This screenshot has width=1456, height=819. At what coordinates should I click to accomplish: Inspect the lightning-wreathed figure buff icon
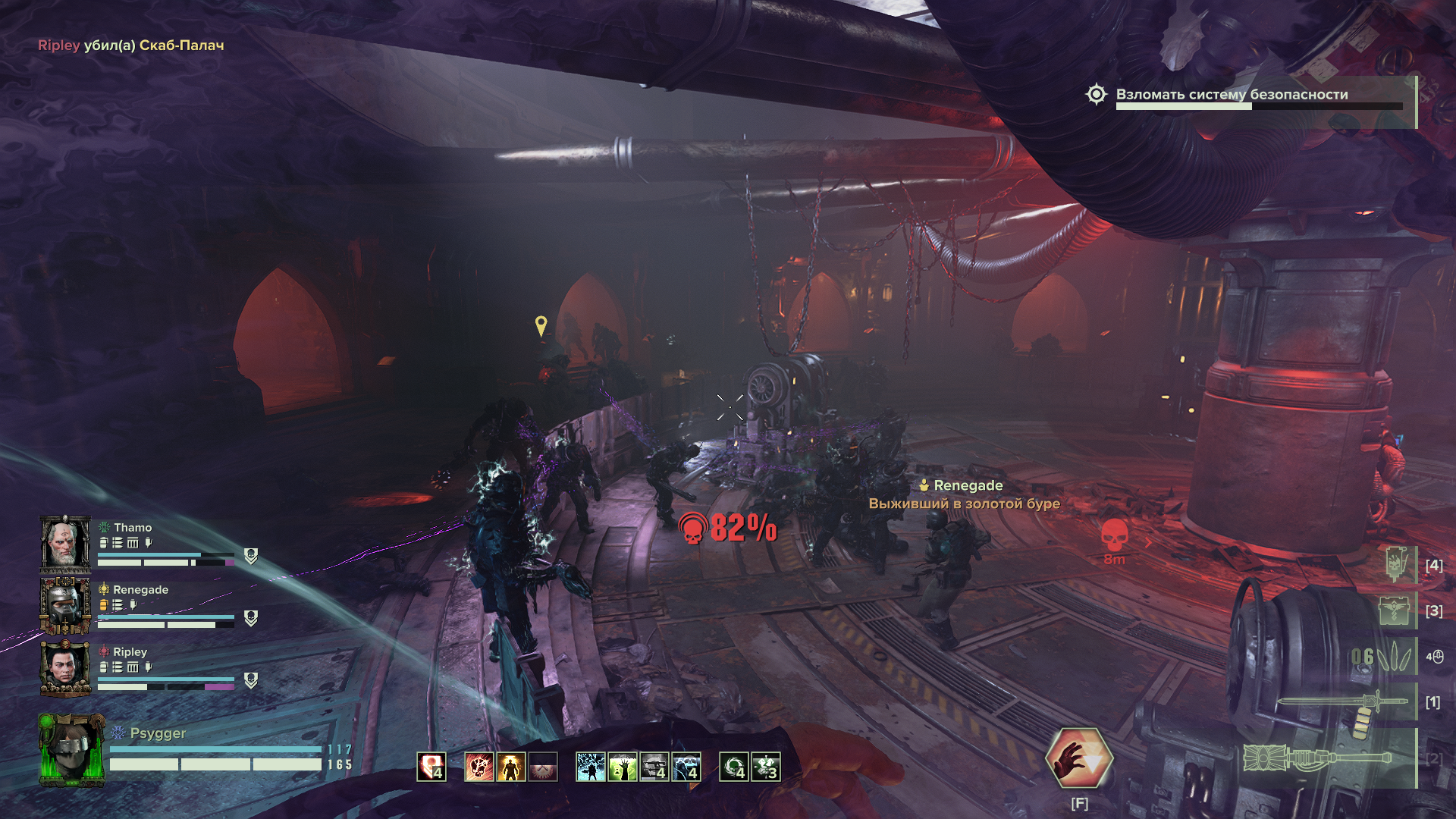click(x=590, y=767)
